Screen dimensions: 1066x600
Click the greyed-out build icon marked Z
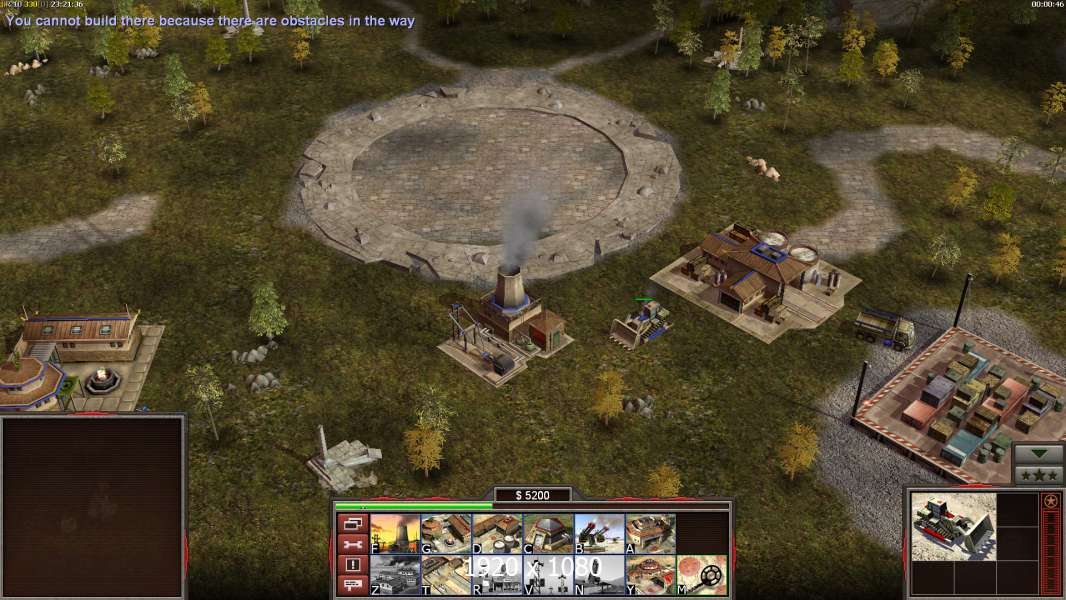click(x=395, y=574)
